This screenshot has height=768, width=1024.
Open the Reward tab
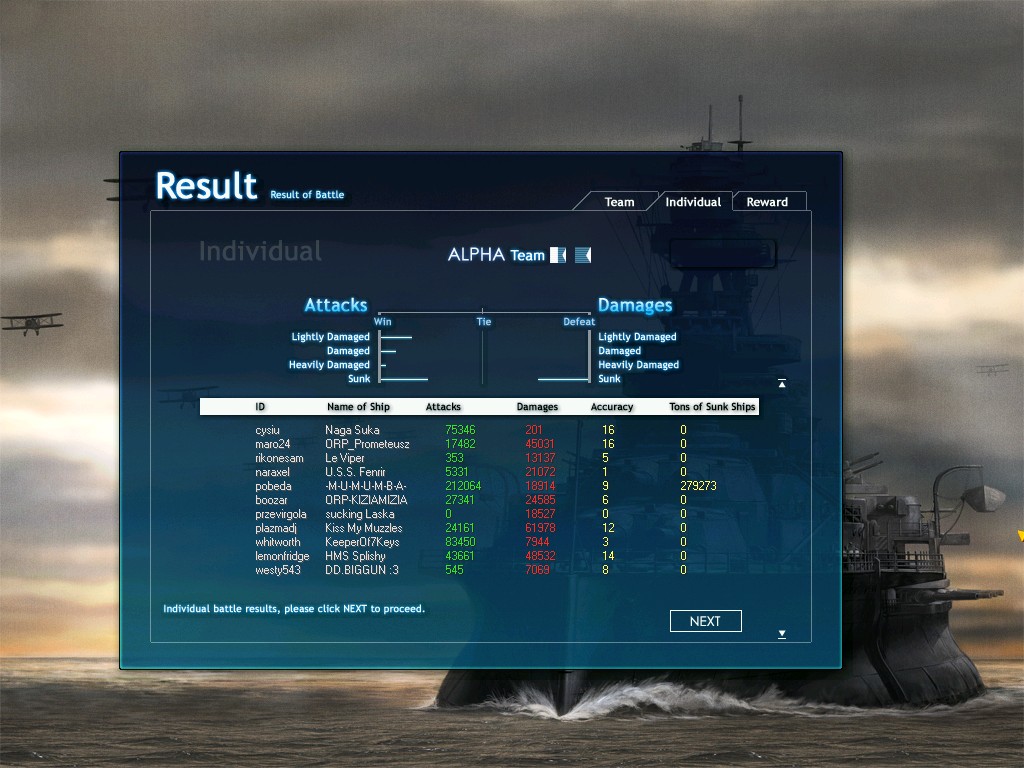(x=767, y=202)
